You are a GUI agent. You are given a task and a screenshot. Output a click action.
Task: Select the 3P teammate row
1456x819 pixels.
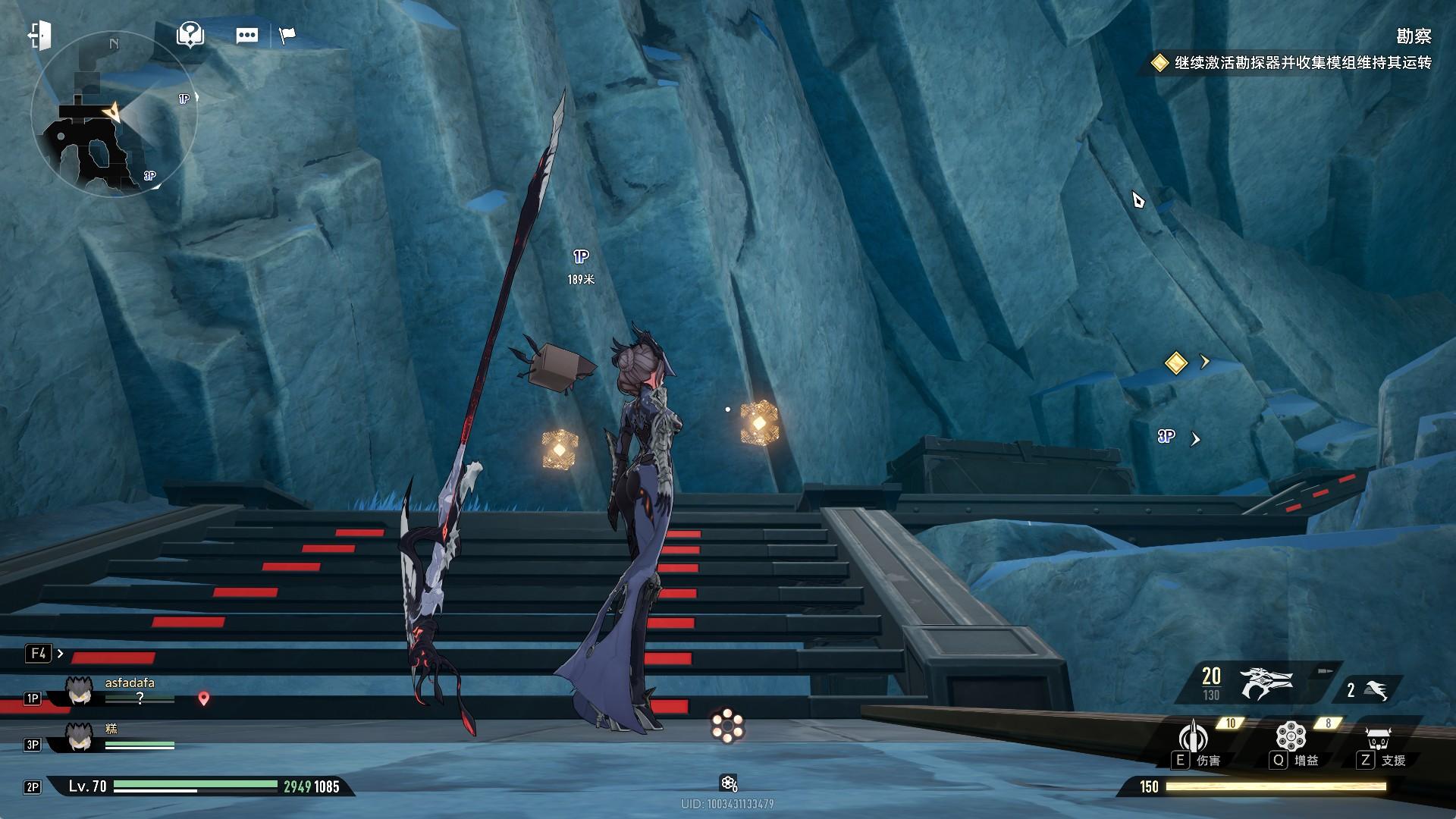click(114, 738)
